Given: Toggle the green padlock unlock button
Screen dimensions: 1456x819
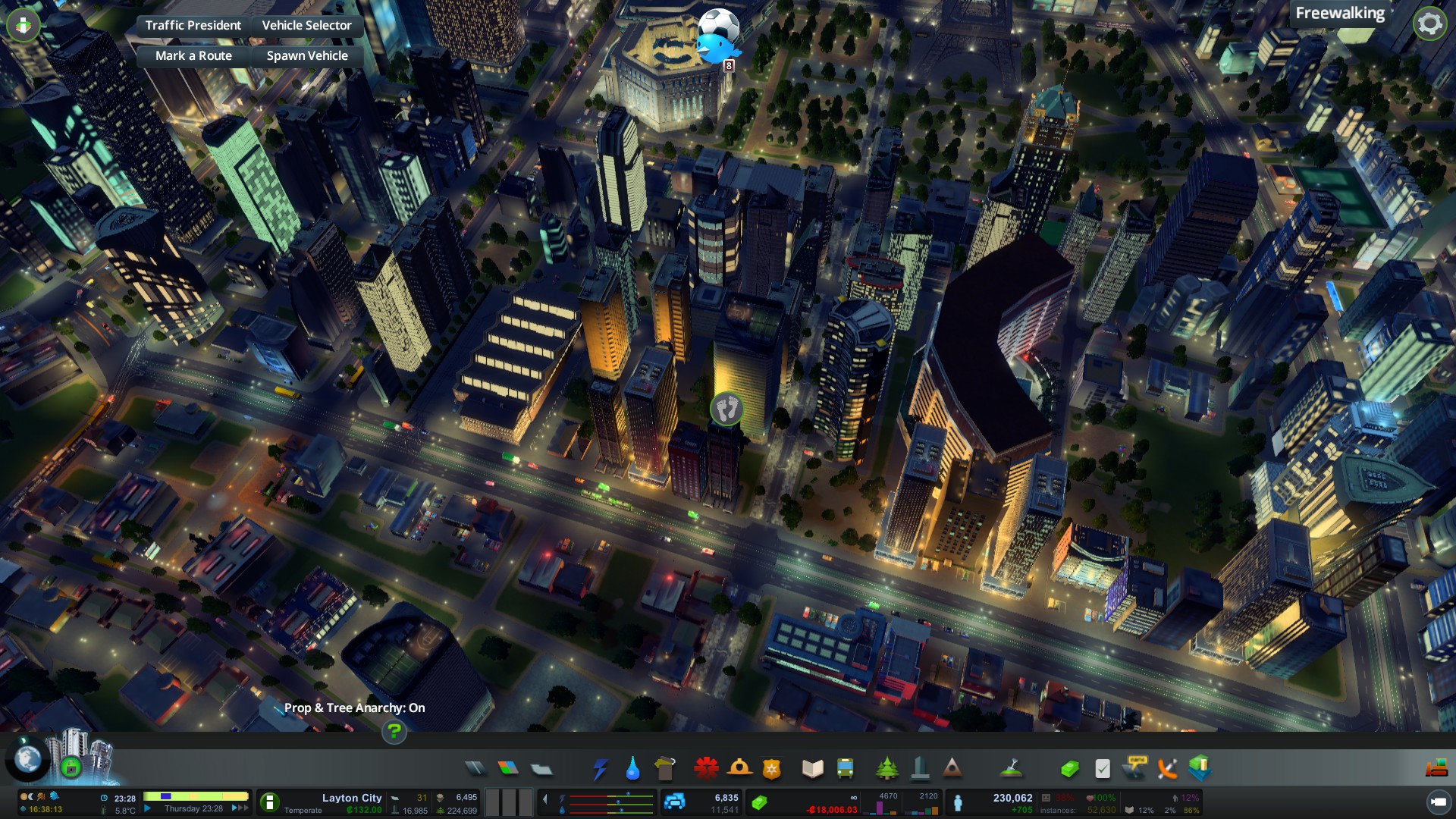Looking at the screenshot, I should [71, 767].
